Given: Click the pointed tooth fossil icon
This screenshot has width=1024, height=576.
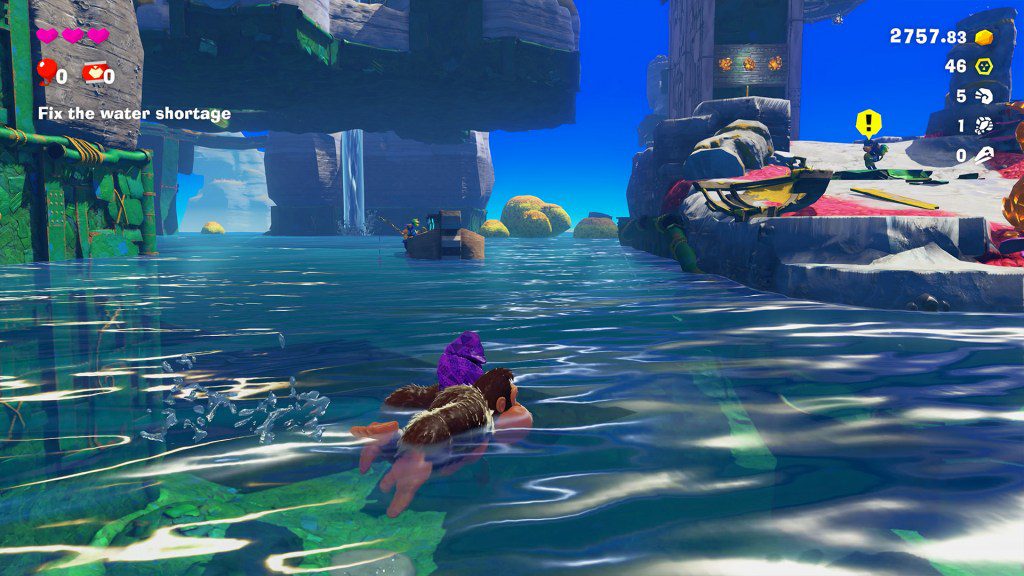Looking at the screenshot, I should pos(984,155).
